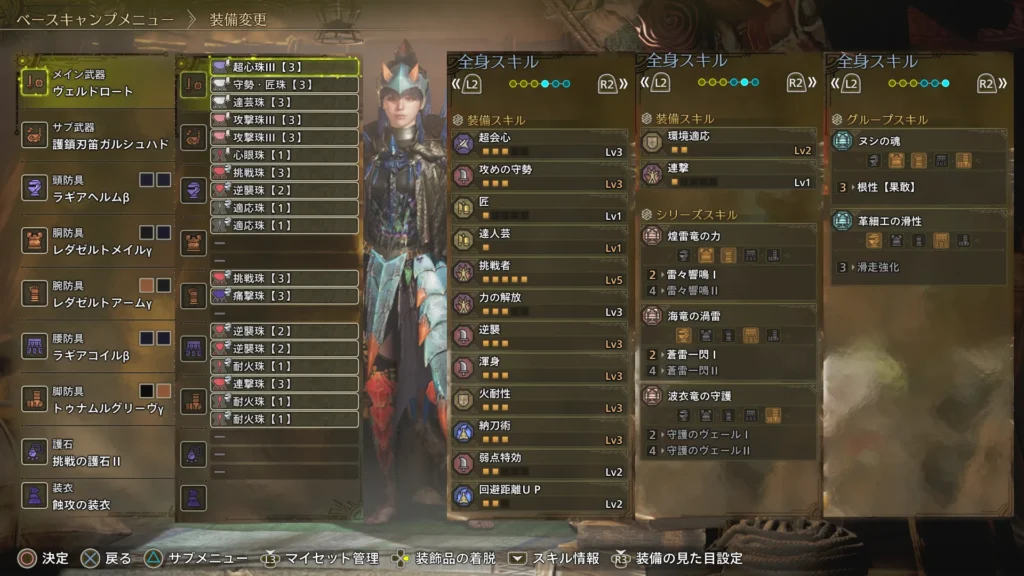This screenshot has width=1024, height=576.
Task: Pick the 心眼珠 decoration row
Action: pos(284,155)
